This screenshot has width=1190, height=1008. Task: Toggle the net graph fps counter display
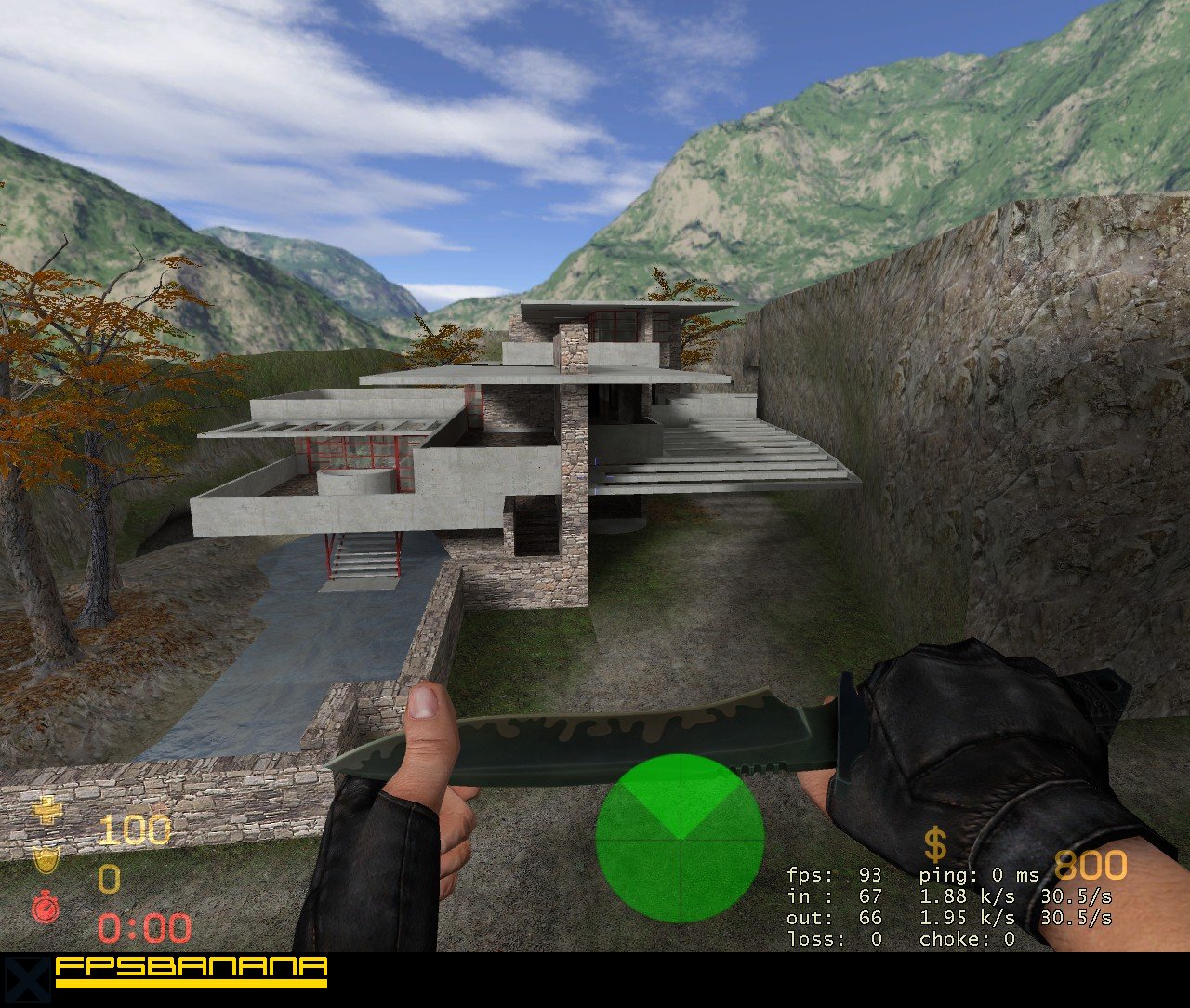[835, 876]
